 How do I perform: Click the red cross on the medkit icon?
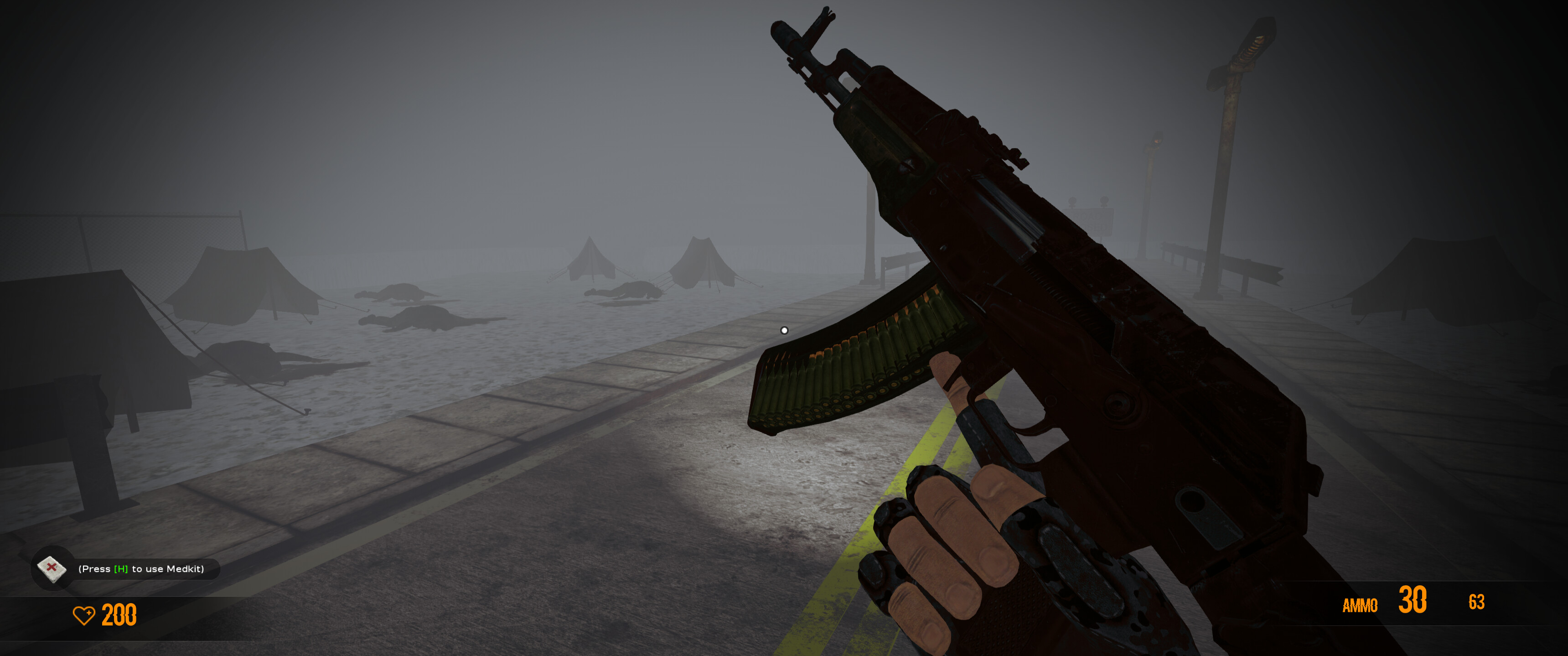click(x=53, y=567)
